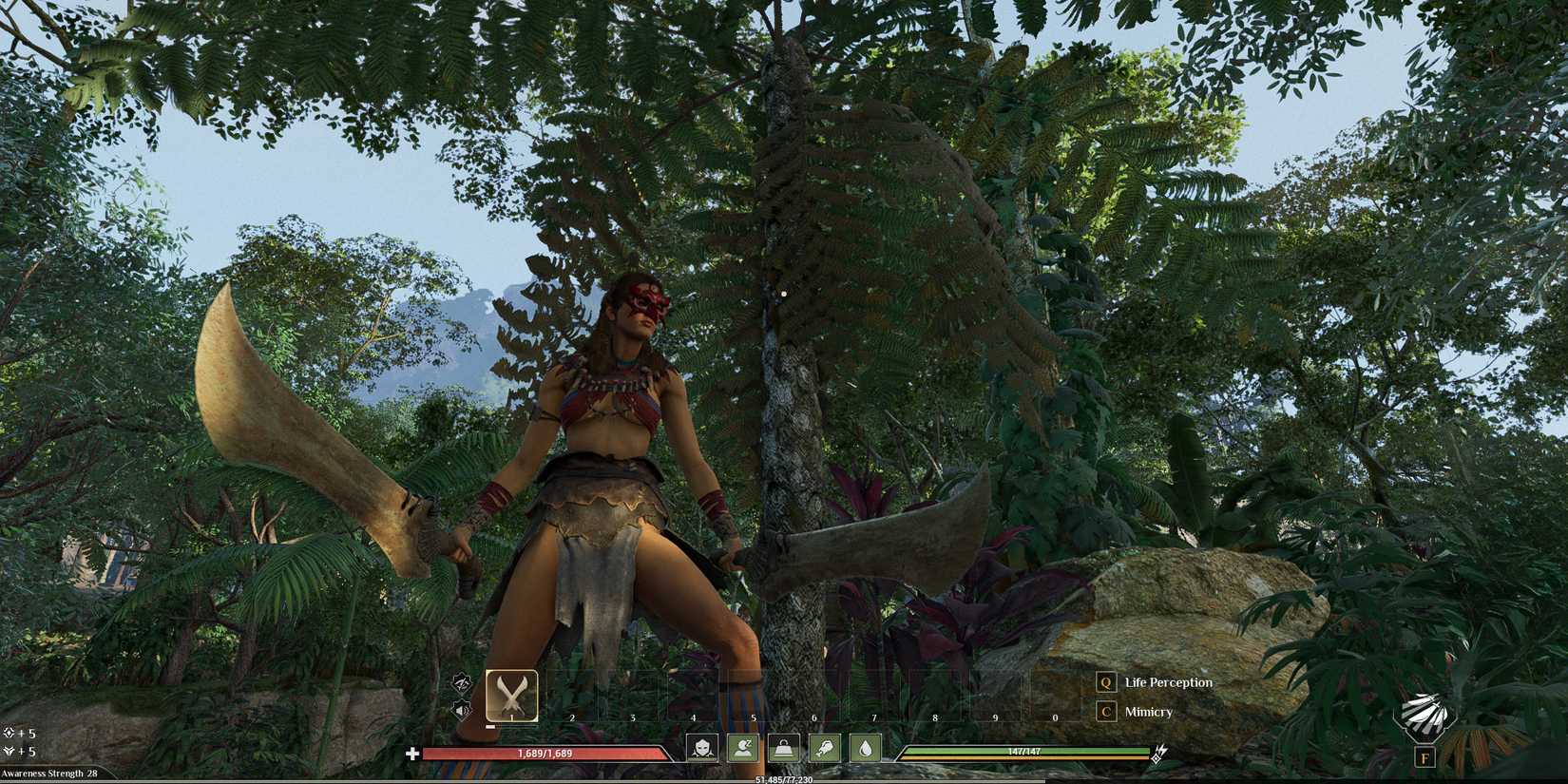
Task: Click the lightning energy icon beside the stamina bar
Action: pos(1158,754)
